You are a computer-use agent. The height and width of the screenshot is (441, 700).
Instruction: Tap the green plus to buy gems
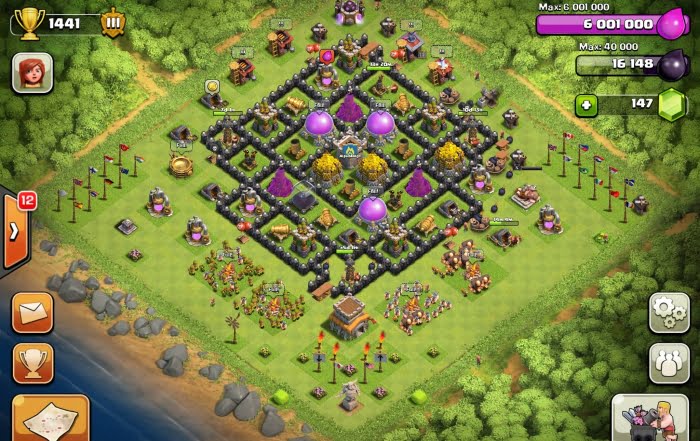(586, 104)
